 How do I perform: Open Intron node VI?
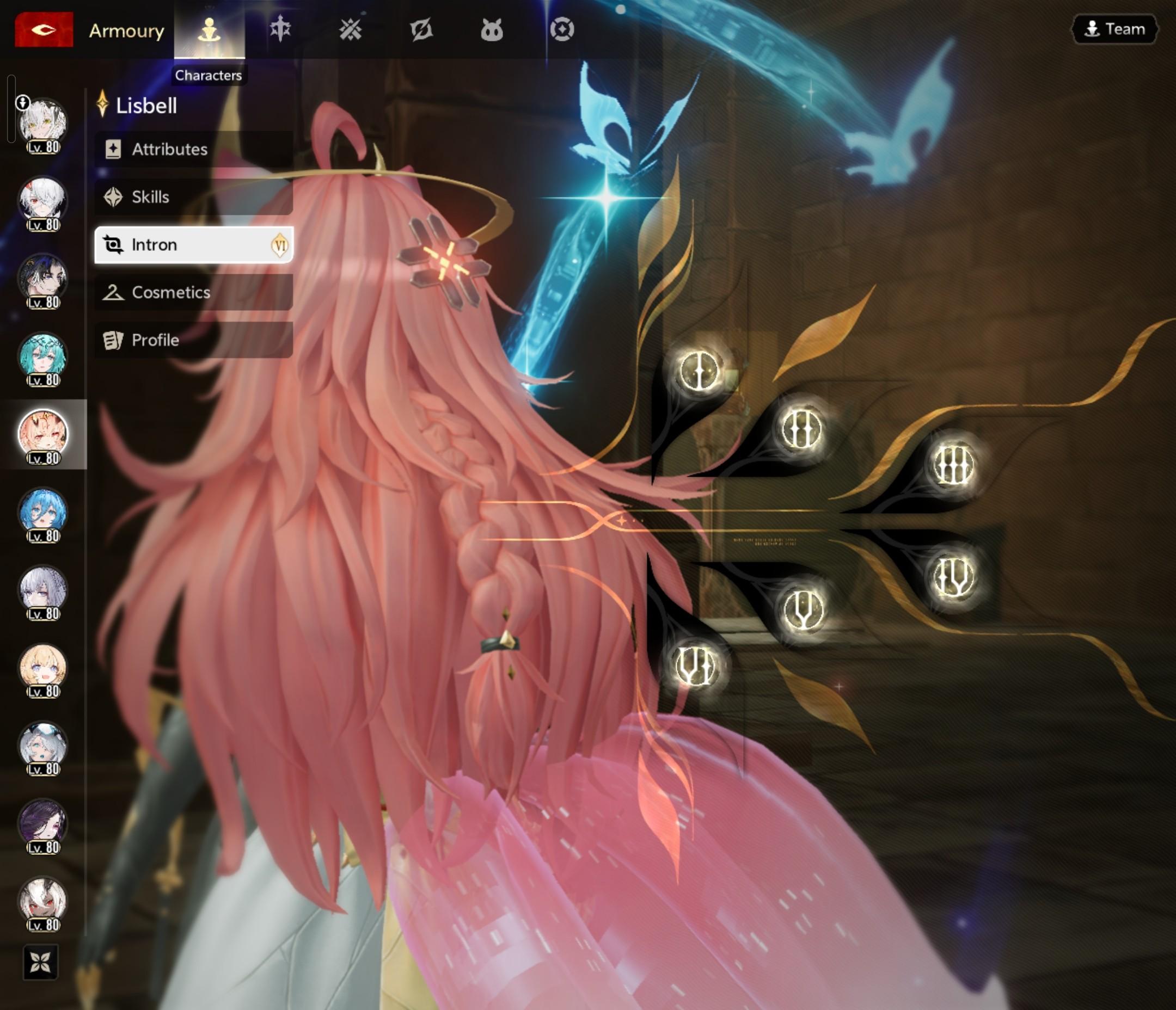click(x=696, y=666)
